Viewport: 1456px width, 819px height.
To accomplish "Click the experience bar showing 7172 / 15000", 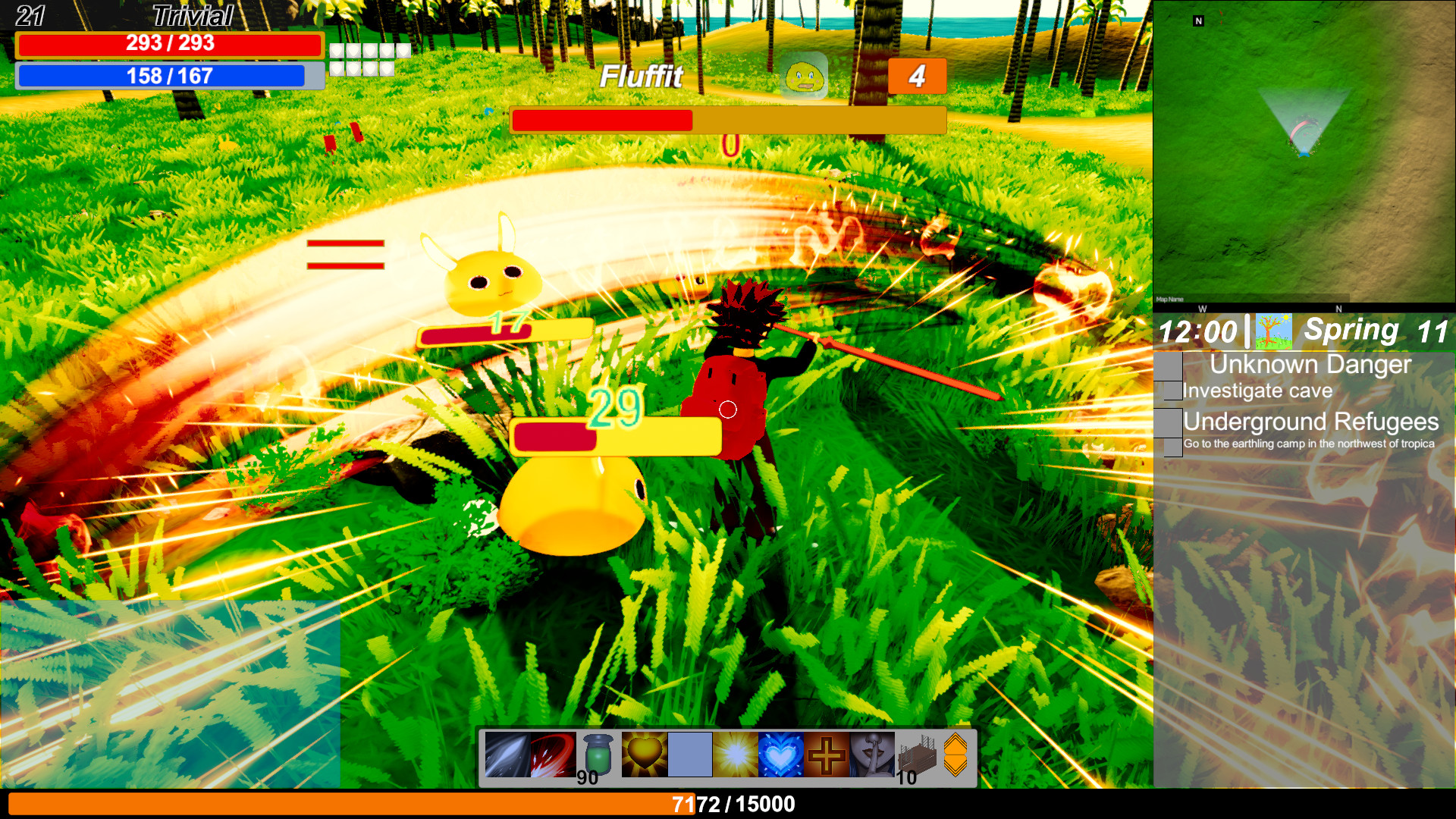I will (x=728, y=803).
